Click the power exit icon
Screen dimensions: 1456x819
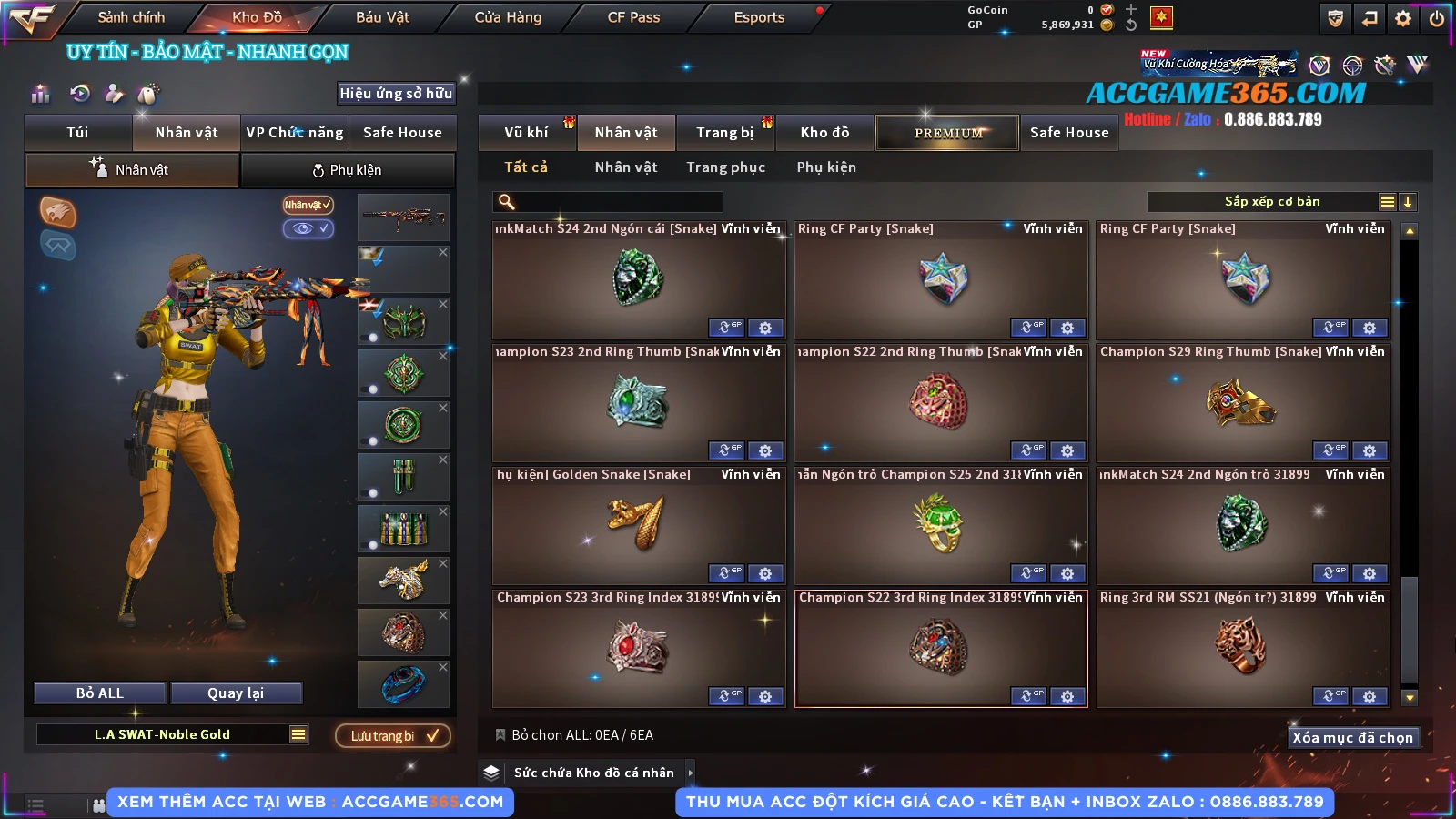click(x=1437, y=18)
